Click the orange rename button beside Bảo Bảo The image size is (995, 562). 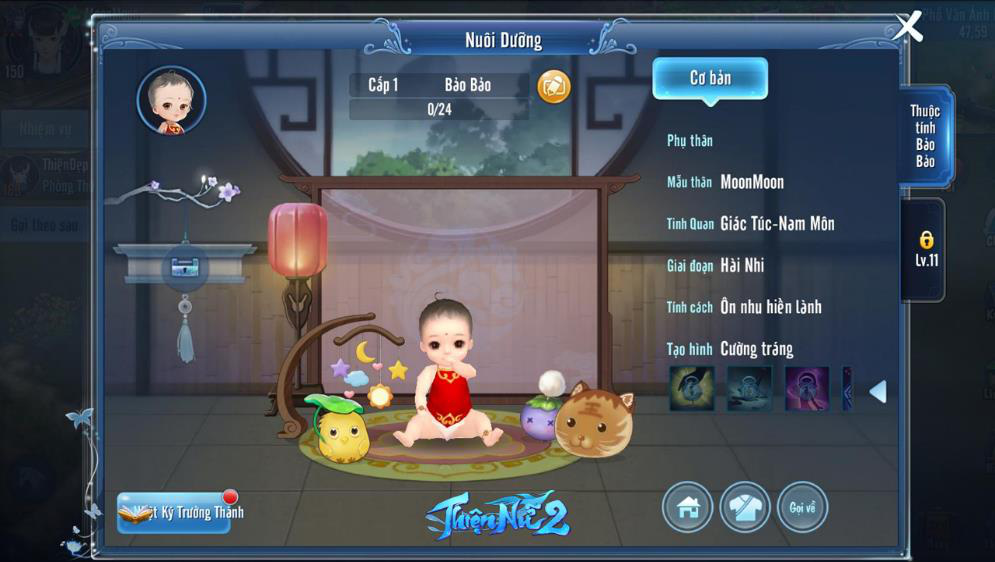(x=554, y=86)
